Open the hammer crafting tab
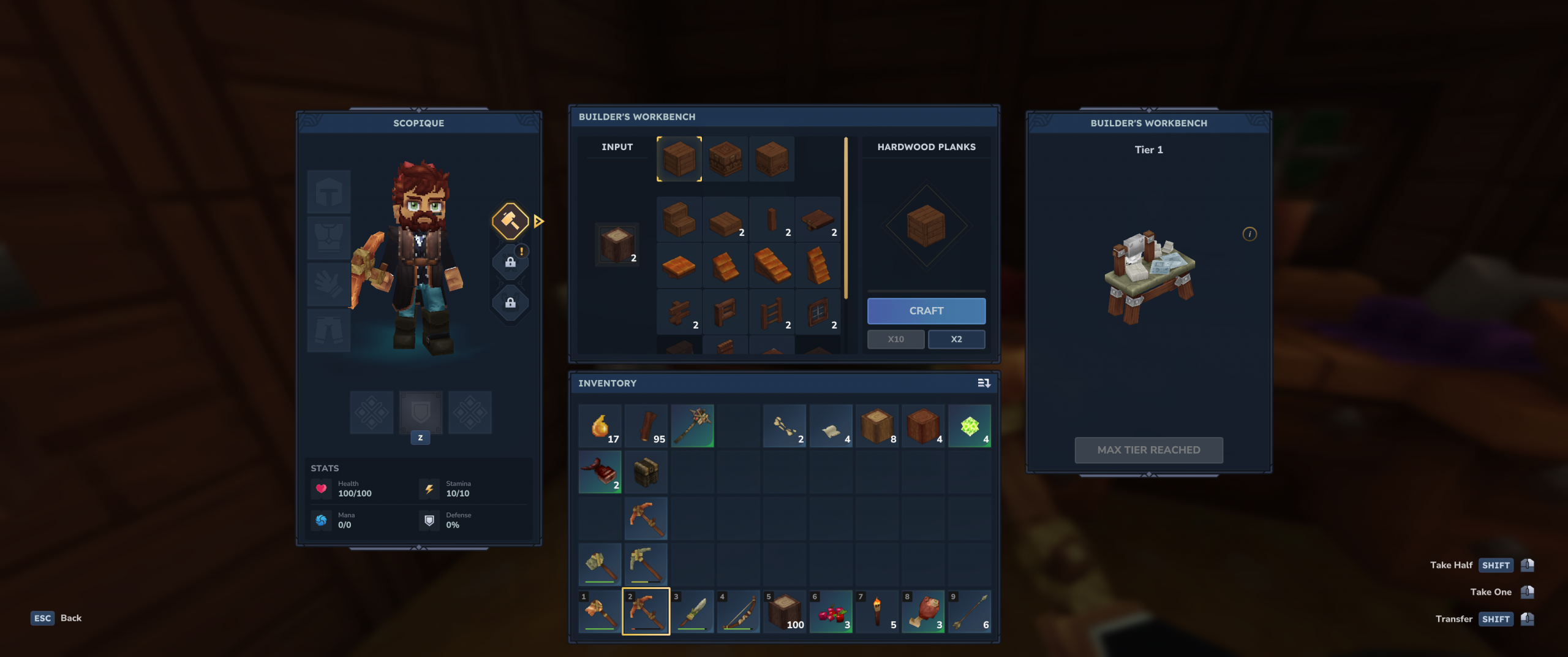 (510, 221)
